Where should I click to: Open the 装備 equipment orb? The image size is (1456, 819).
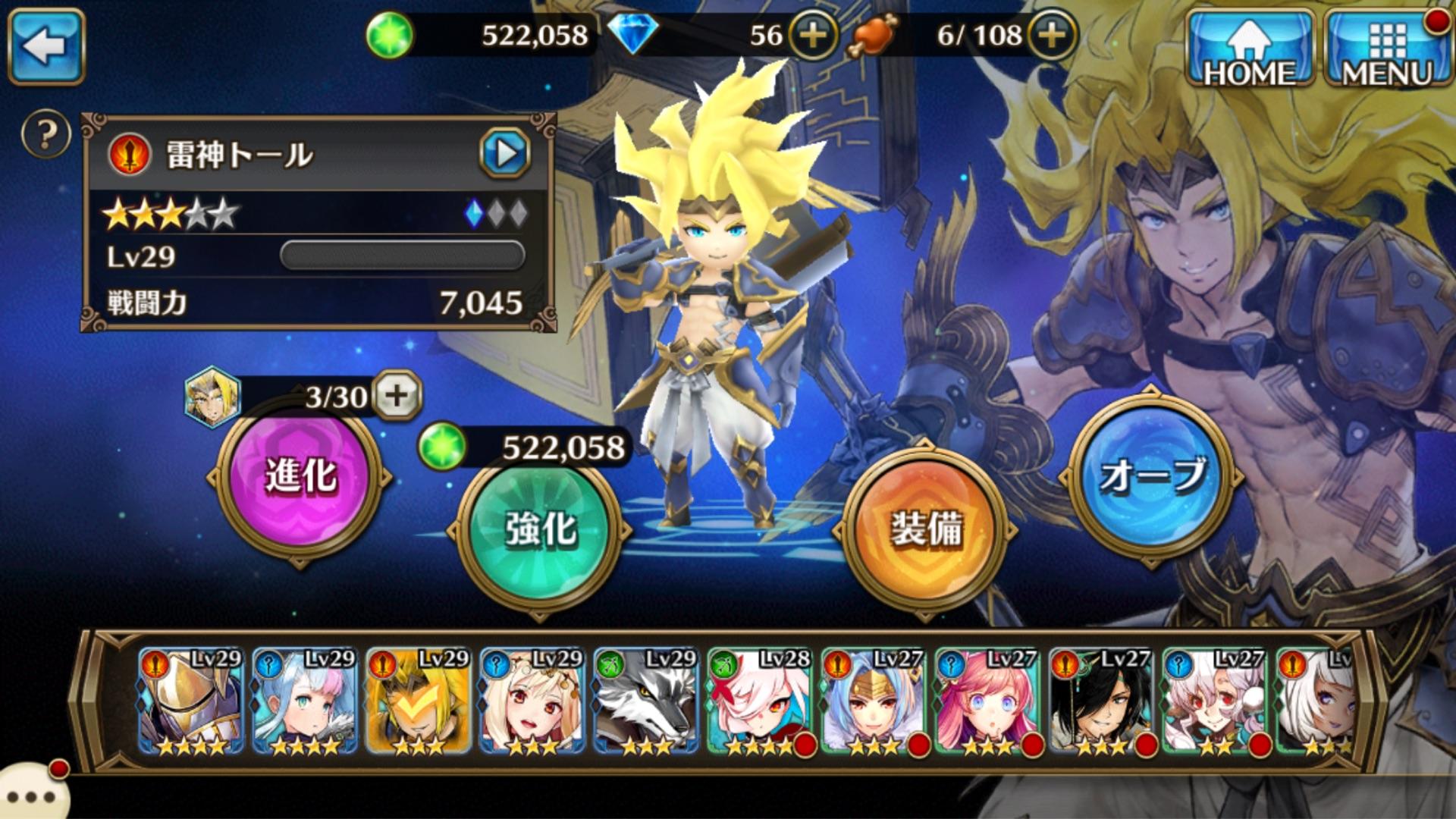tap(927, 530)
